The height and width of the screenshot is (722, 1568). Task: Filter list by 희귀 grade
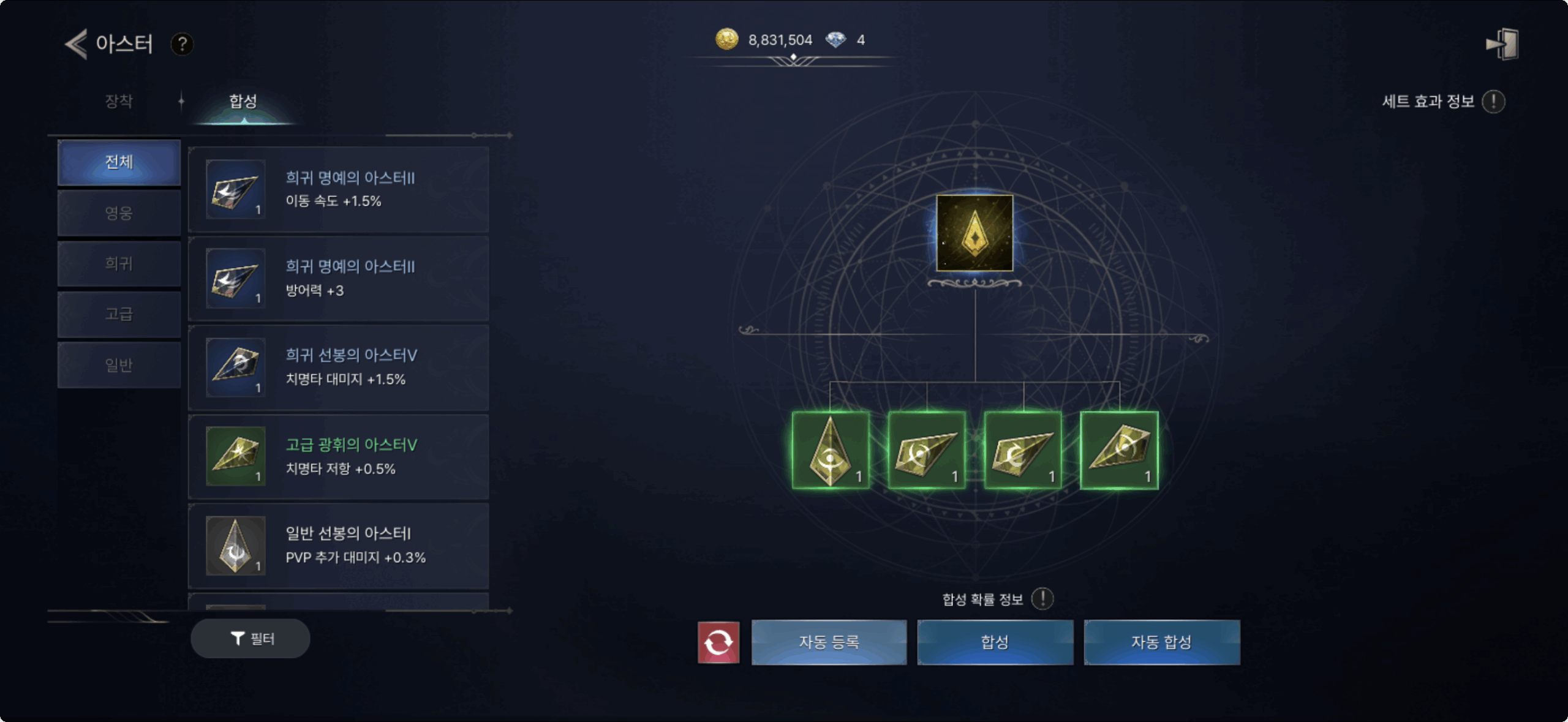(119, 263)
